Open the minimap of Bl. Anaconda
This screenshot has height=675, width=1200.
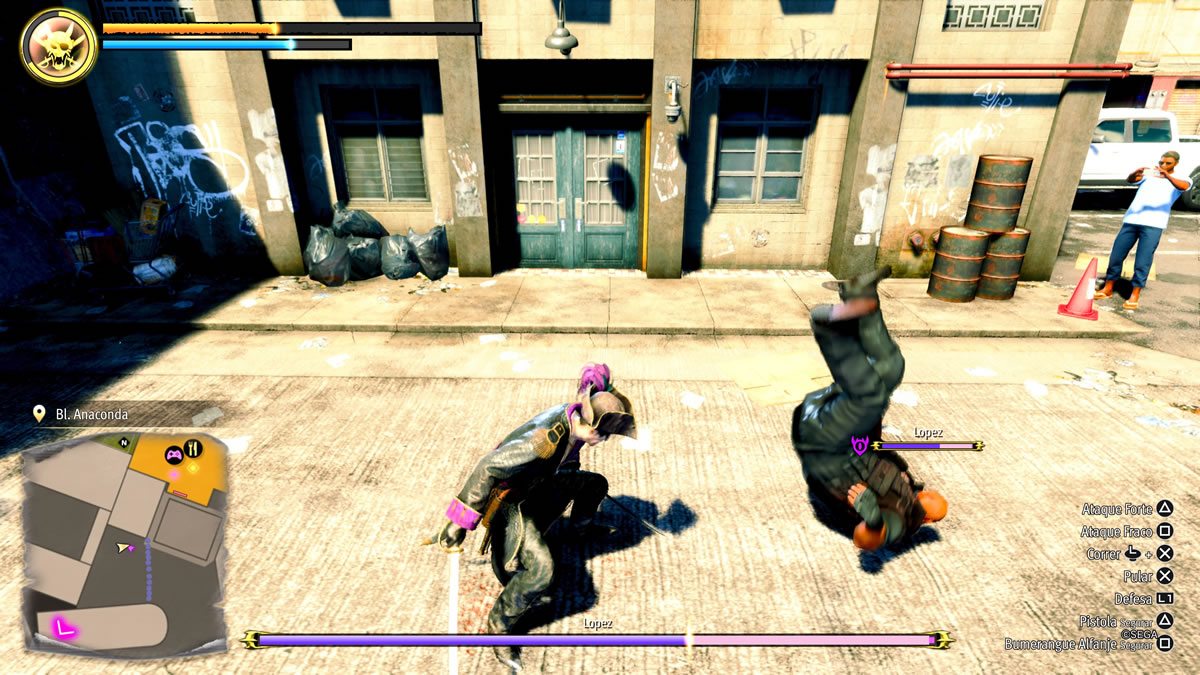124,543
